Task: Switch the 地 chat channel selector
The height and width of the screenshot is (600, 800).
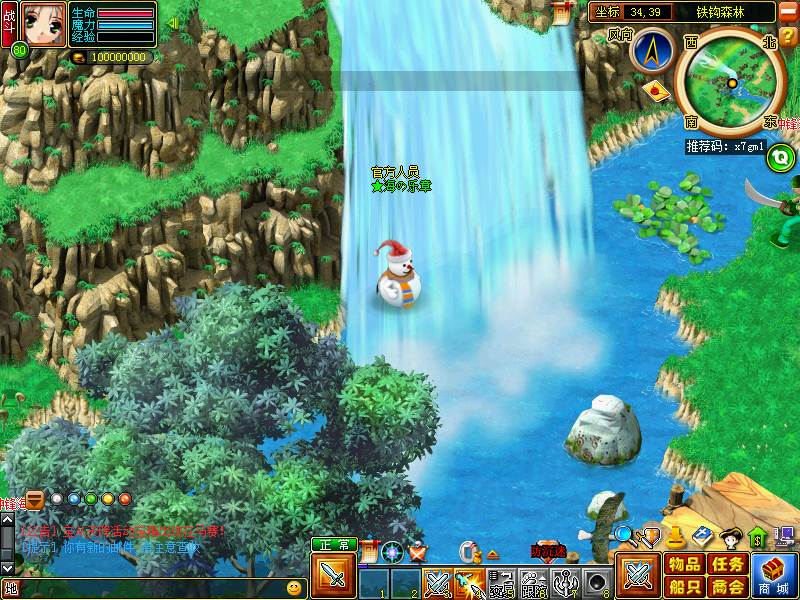Action: click(11, 588)
